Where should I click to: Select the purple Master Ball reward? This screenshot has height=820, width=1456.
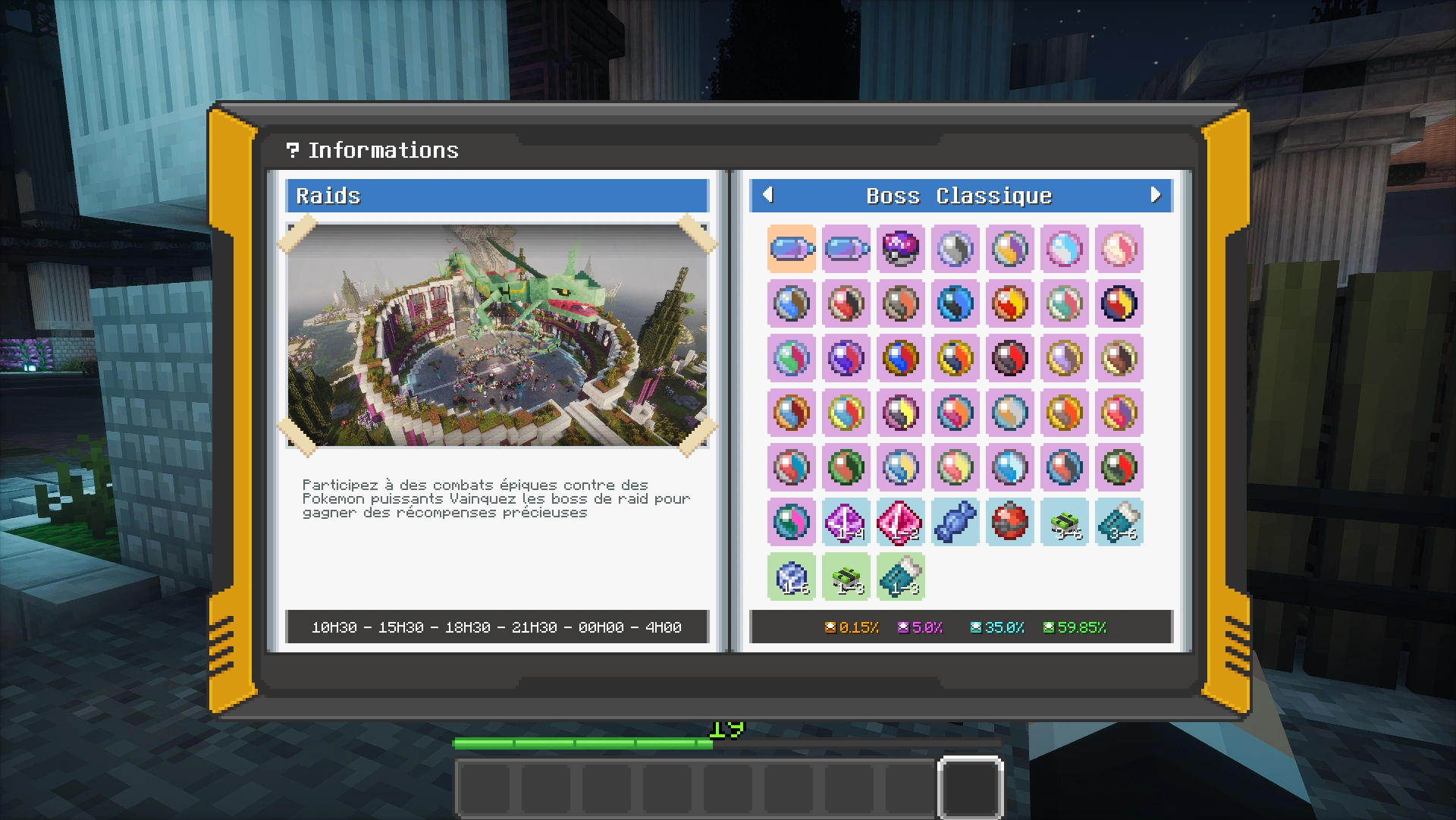pyautogui.click(x=900, y=248)
